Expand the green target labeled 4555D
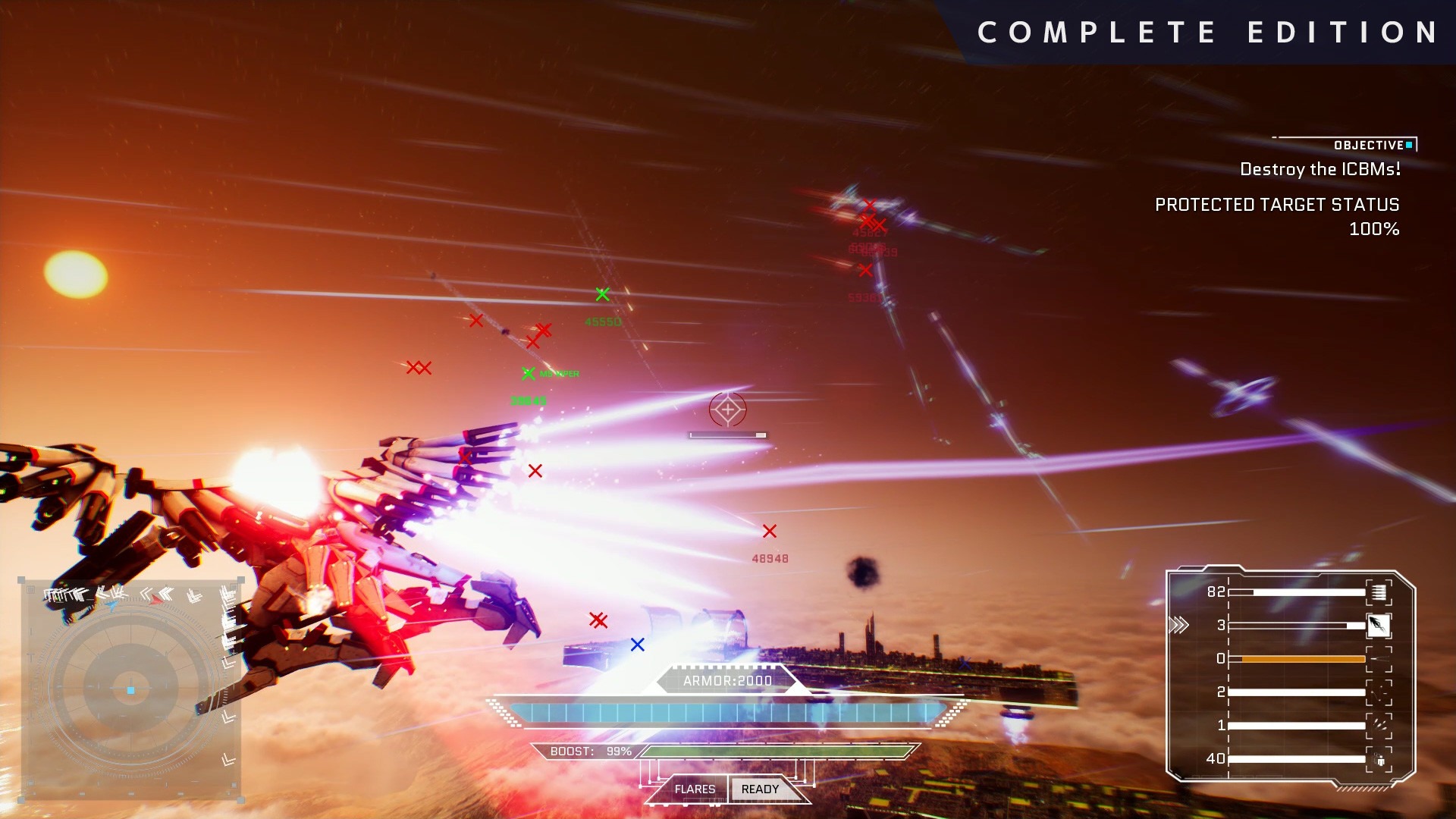1456x819 pixels. tap(603, 294)
